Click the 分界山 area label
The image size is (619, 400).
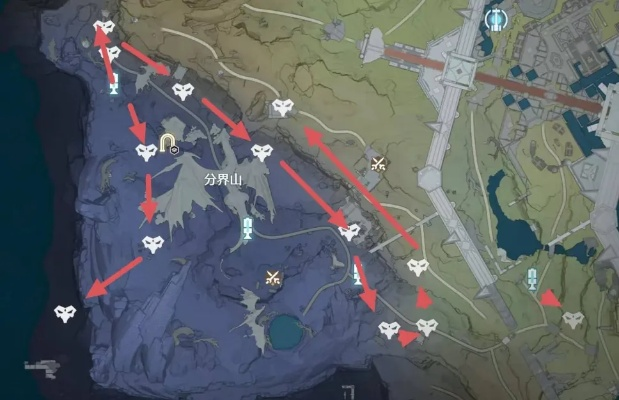click(224, 179)
